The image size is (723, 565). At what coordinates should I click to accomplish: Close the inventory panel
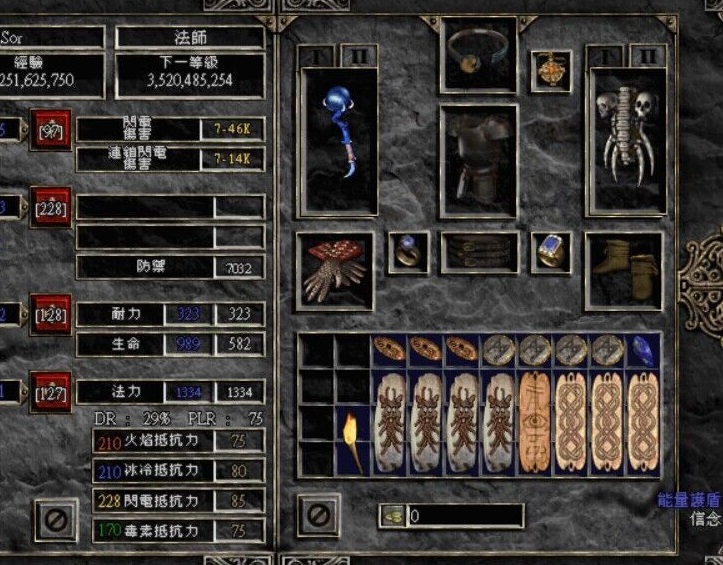[318, 516]
